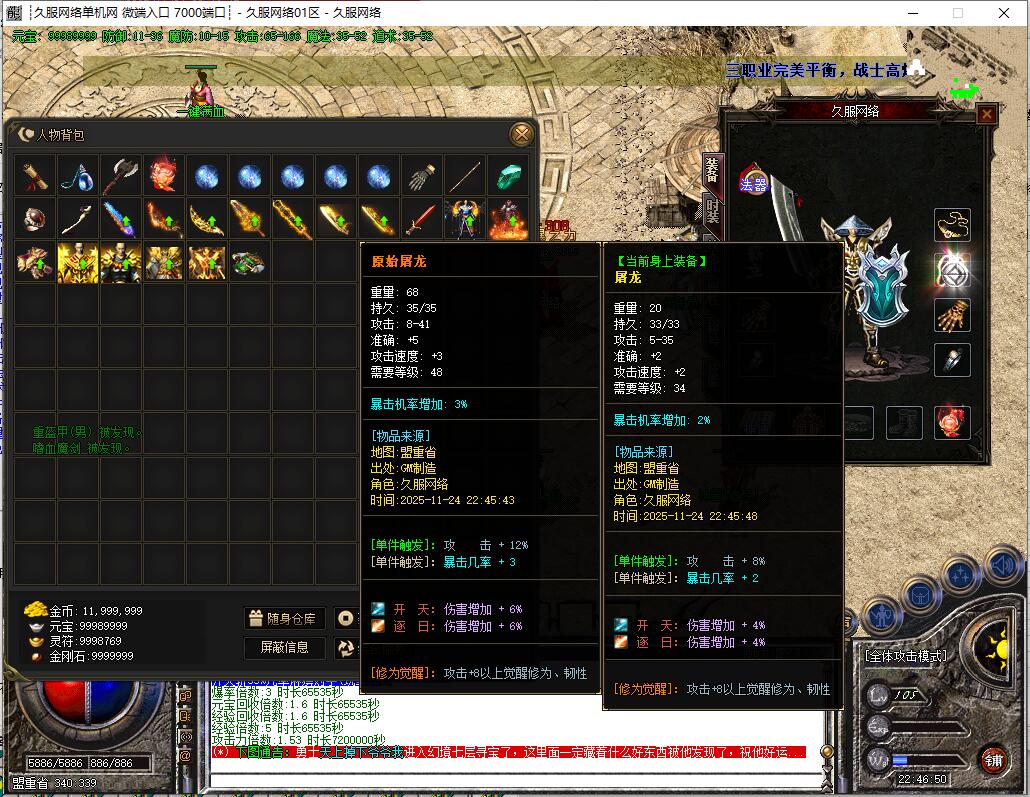Viewport: 1030px width, 797px height.
Task: Click the equipped necklace slot
Action: (952, 225)
